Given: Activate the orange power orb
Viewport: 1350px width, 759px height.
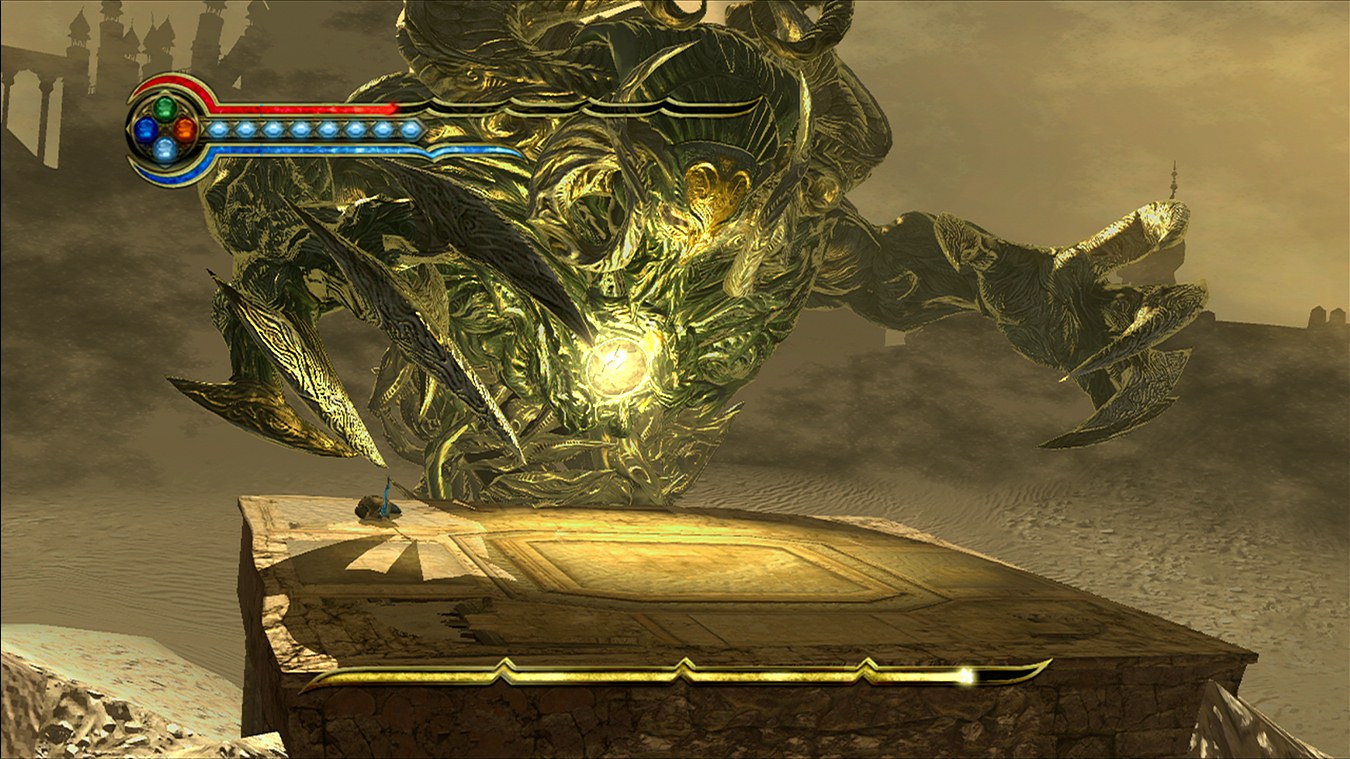Looking at the screenshot, I should (185, 128).
